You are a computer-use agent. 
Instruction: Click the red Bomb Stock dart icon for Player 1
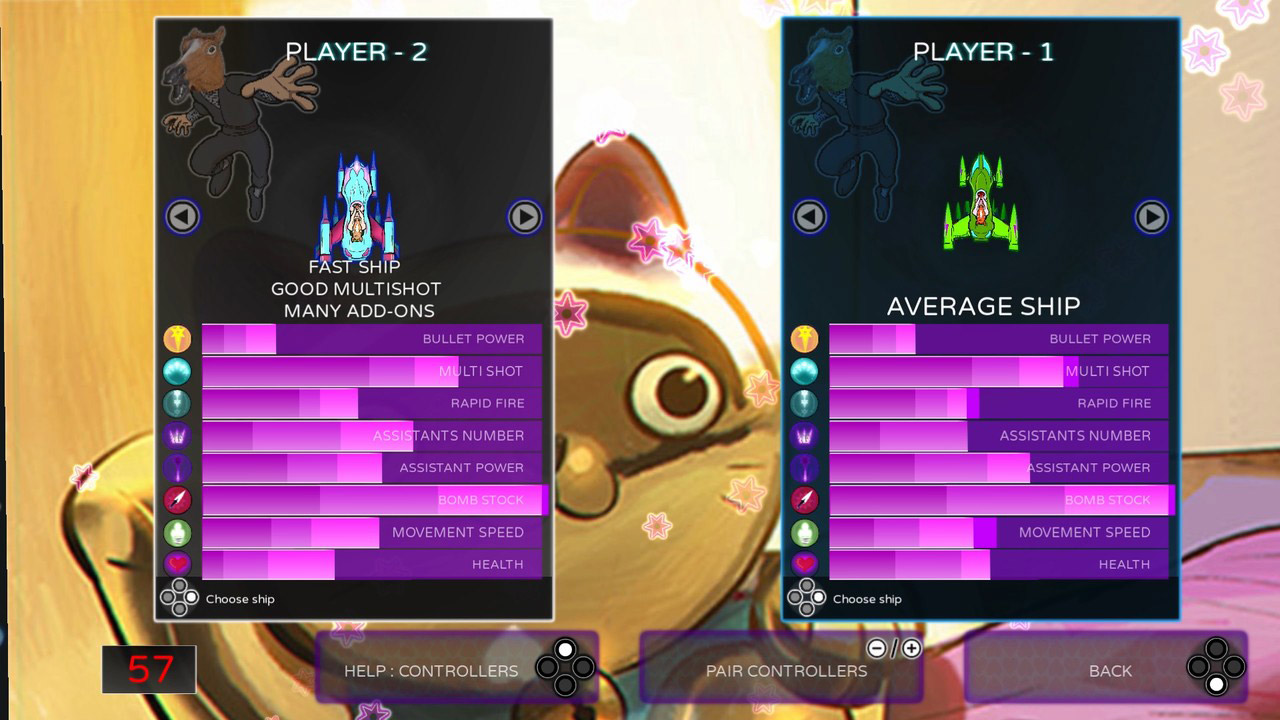click(x=804, y=499)
